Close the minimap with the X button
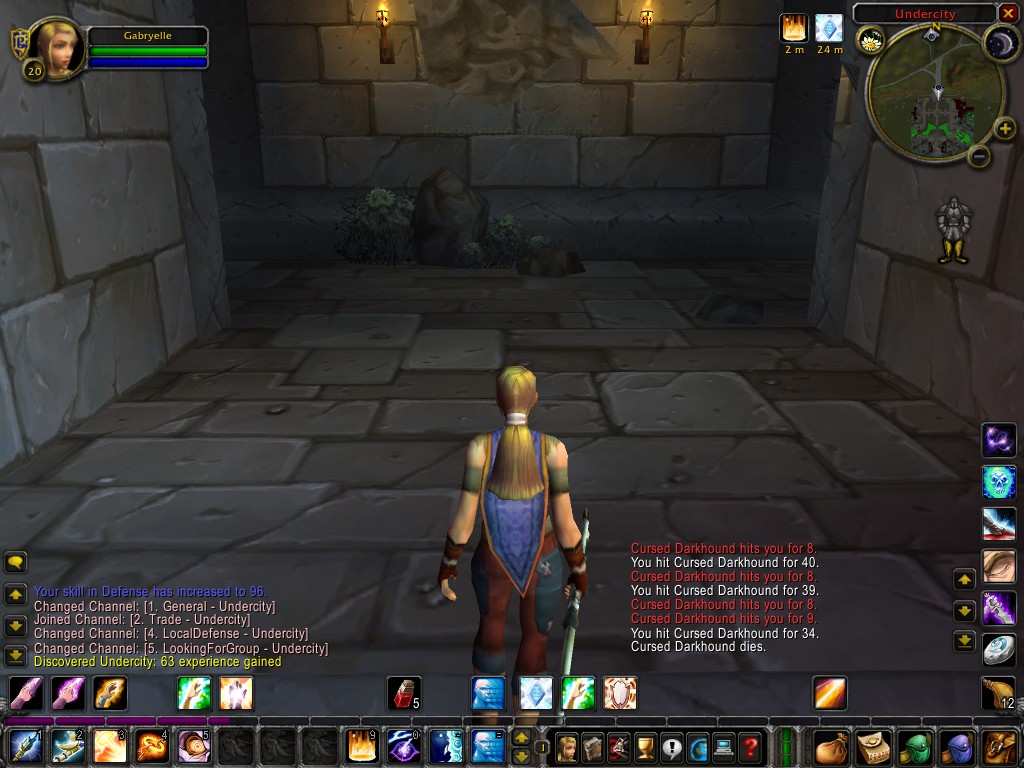 click(1007, 13)
